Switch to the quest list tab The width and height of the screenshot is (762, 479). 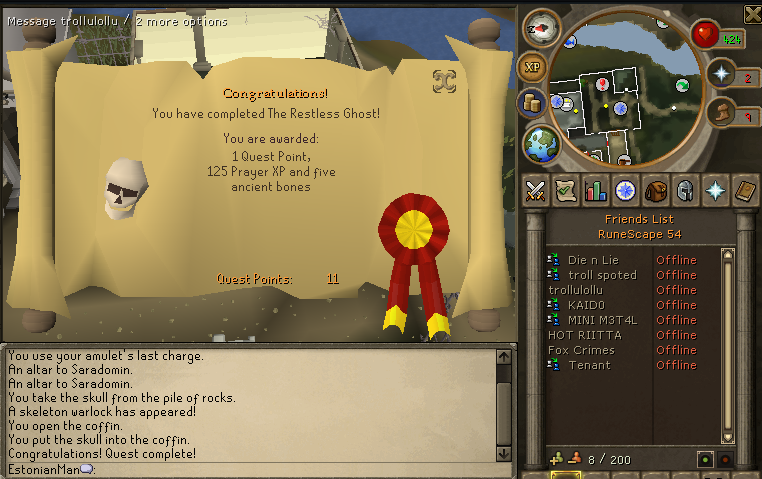(x=565, y=190)
